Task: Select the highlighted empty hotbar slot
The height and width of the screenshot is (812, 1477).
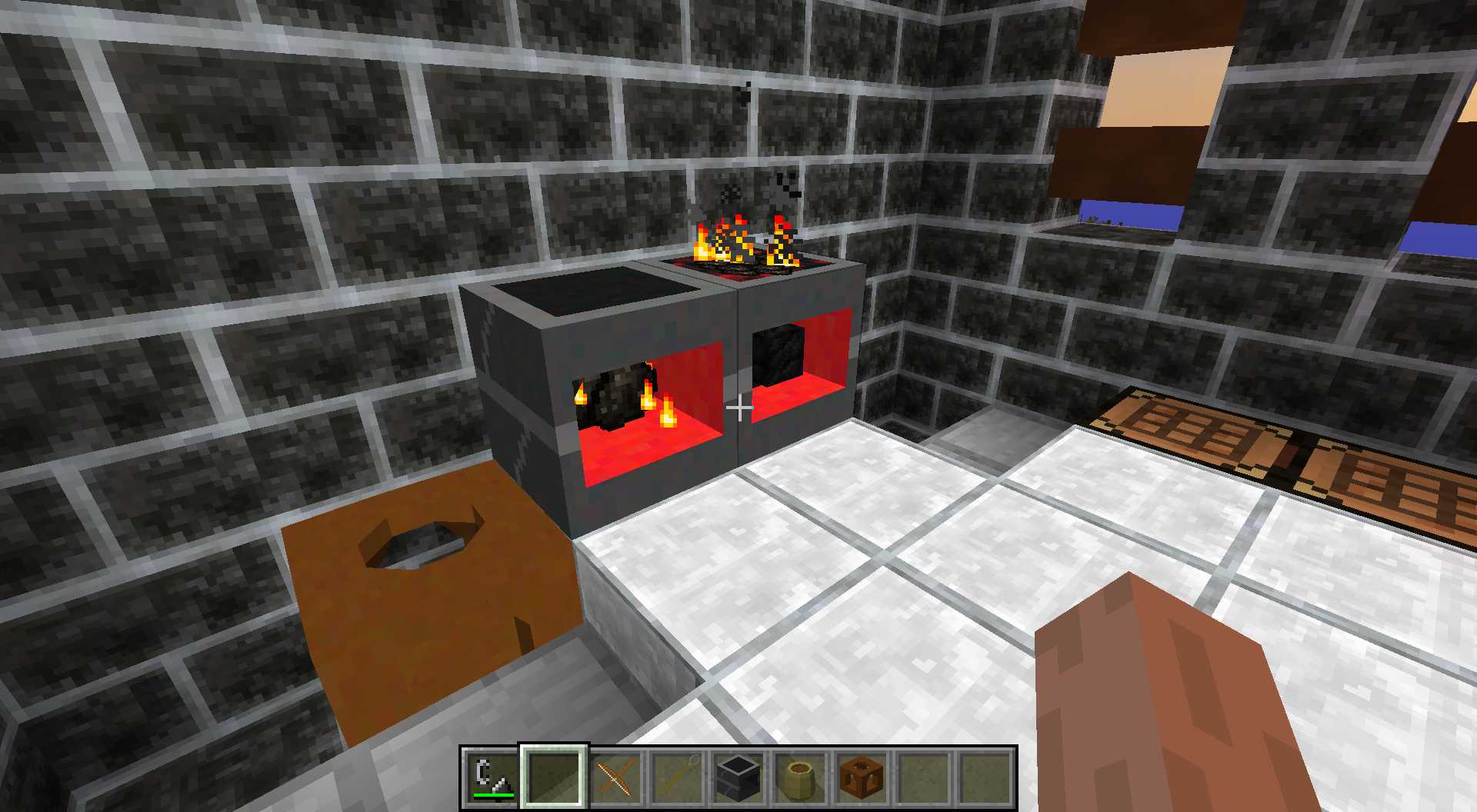Action: (x=554, y=776)
